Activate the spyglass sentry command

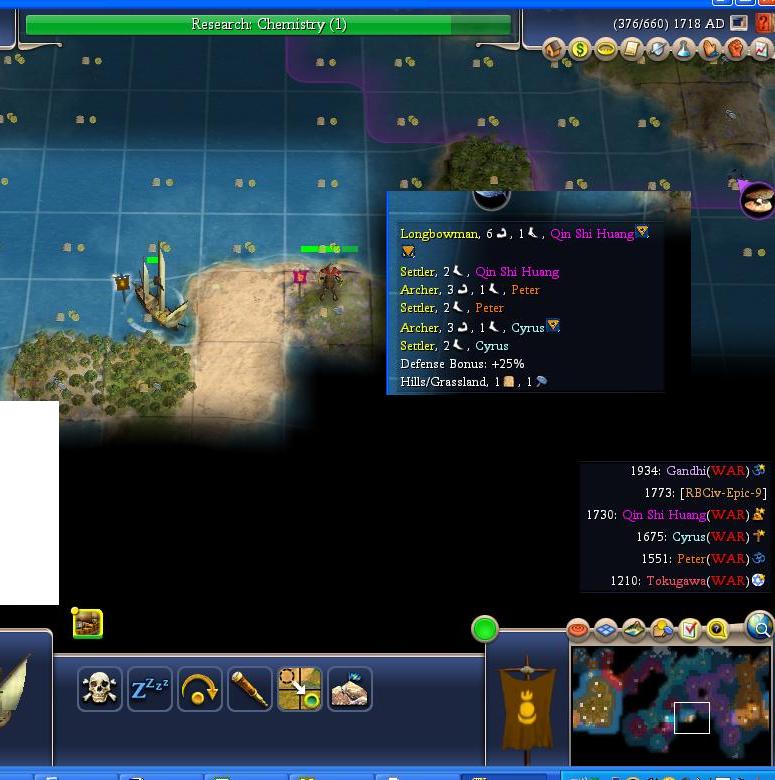[250, 689]
